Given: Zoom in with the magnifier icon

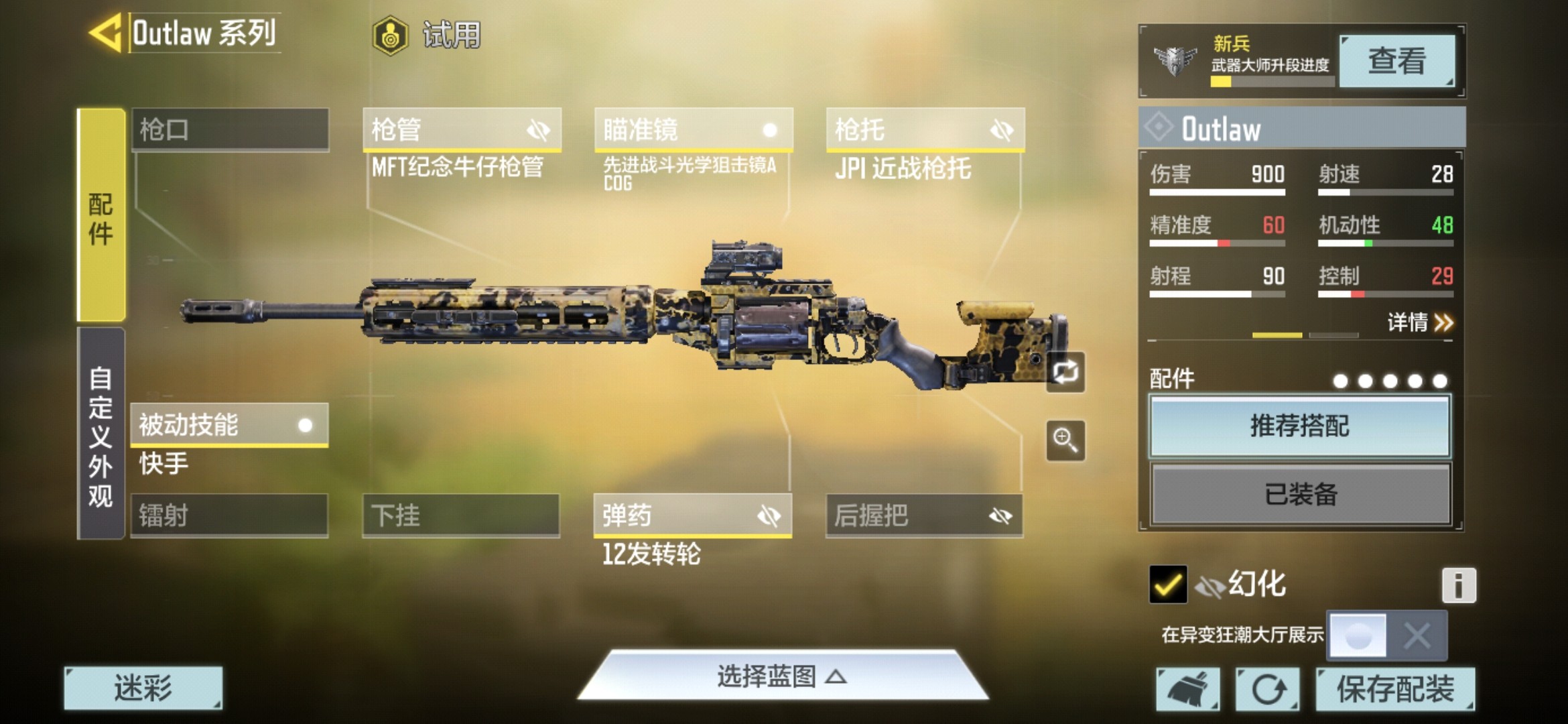Looking at the screenshot, I should 1065,440.
